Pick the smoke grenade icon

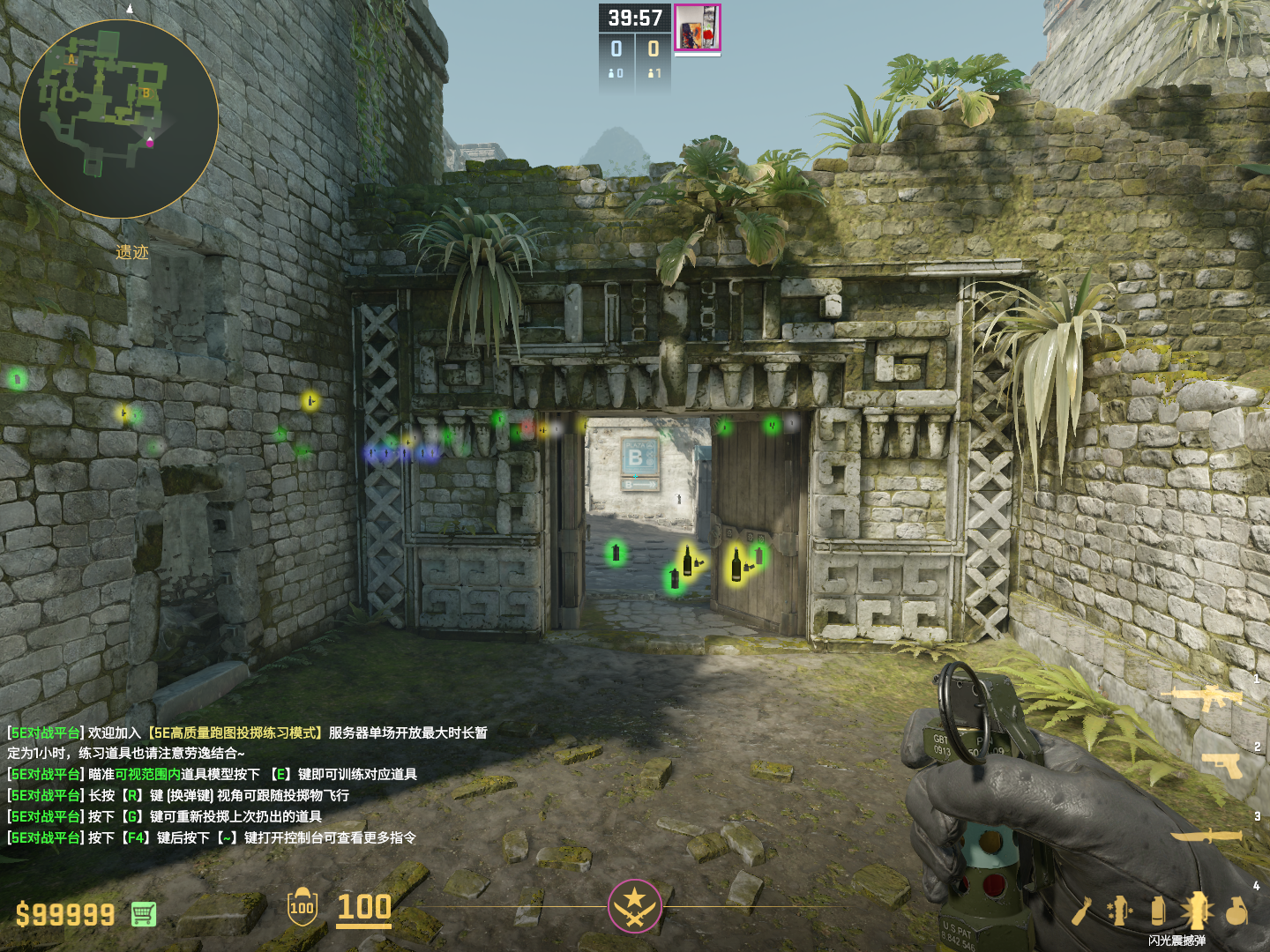1158,911
